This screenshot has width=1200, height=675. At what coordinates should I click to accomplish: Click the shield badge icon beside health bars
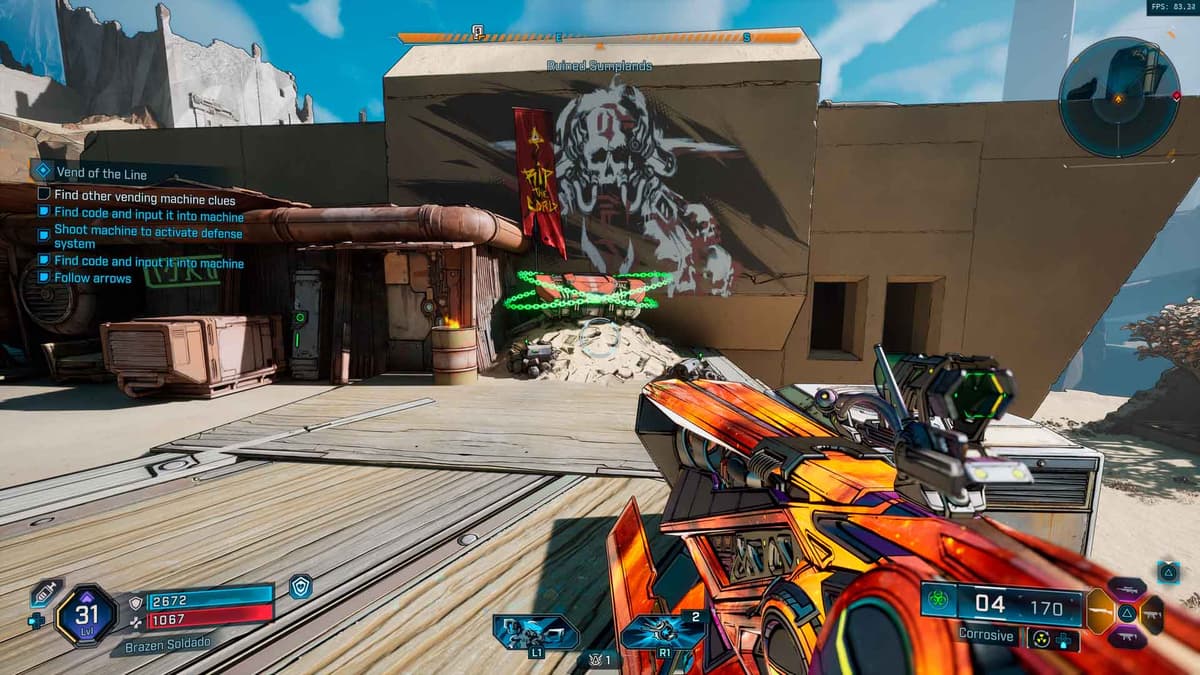tap(300, 587)
